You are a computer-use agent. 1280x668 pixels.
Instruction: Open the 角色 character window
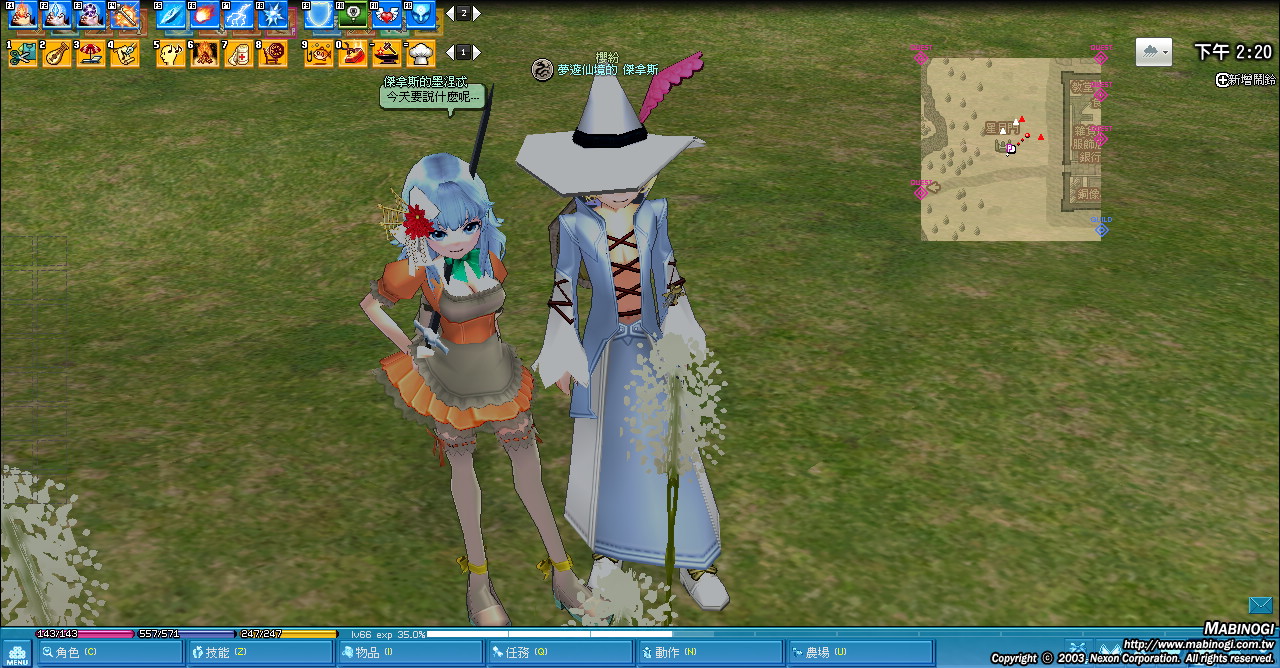[x=109, y=653]
